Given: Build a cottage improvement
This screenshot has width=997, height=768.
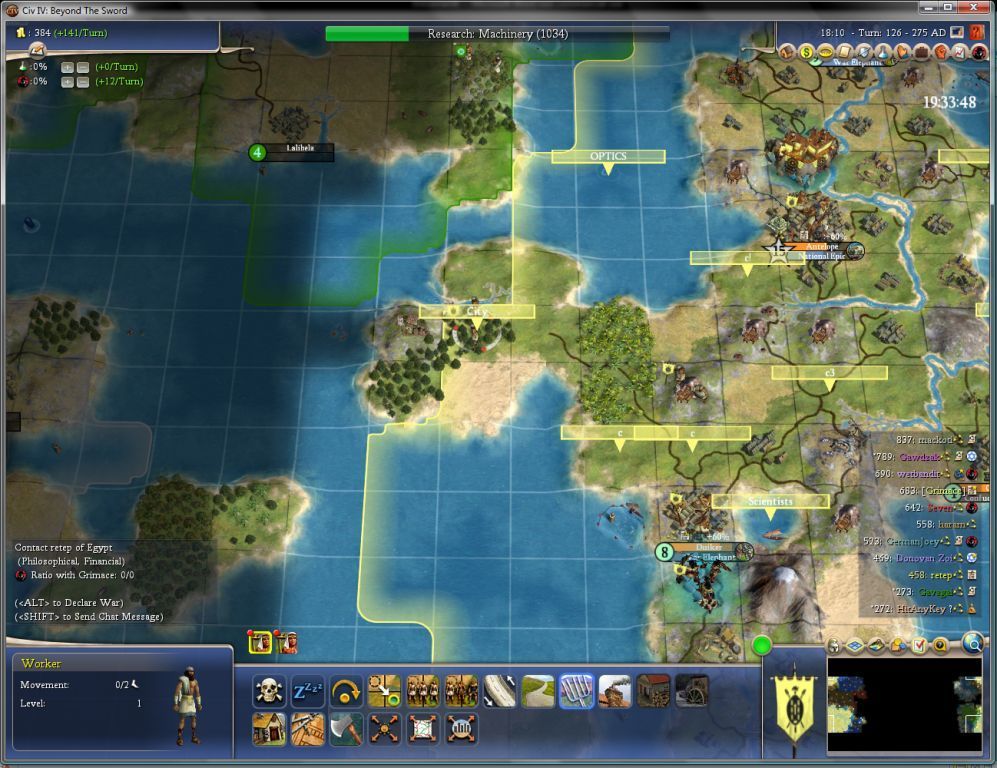Looking at the screenshot, I should click(x=268, y=729).
